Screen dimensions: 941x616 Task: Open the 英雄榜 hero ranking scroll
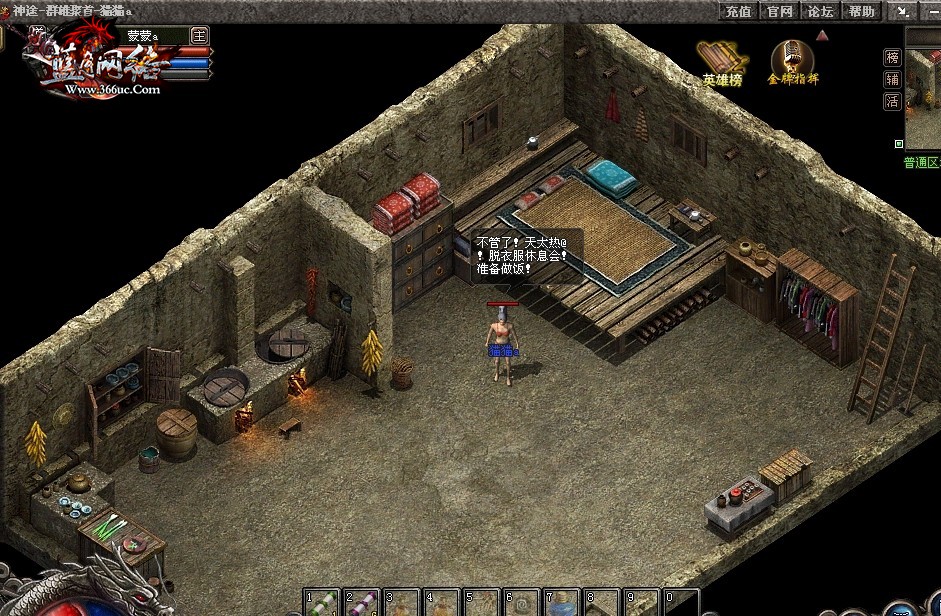coord(722,62)
